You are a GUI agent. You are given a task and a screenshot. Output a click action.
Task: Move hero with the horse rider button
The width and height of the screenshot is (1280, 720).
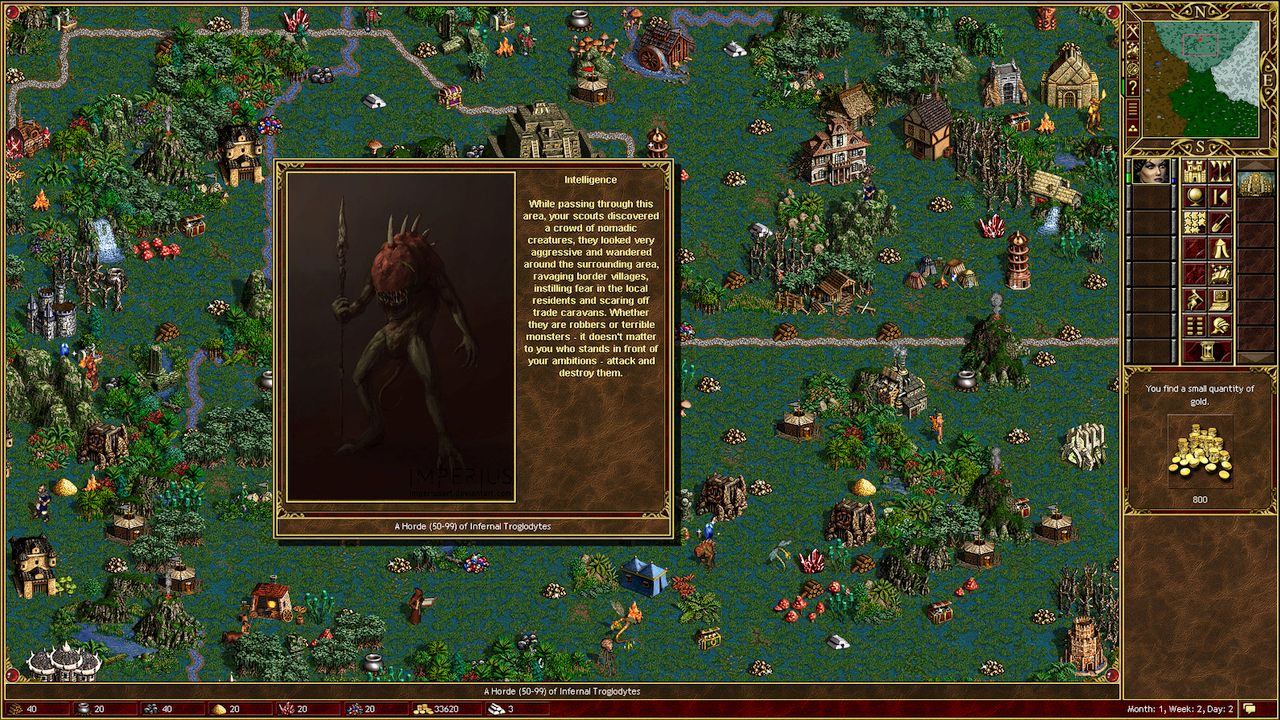click(x=1194, y=301)
